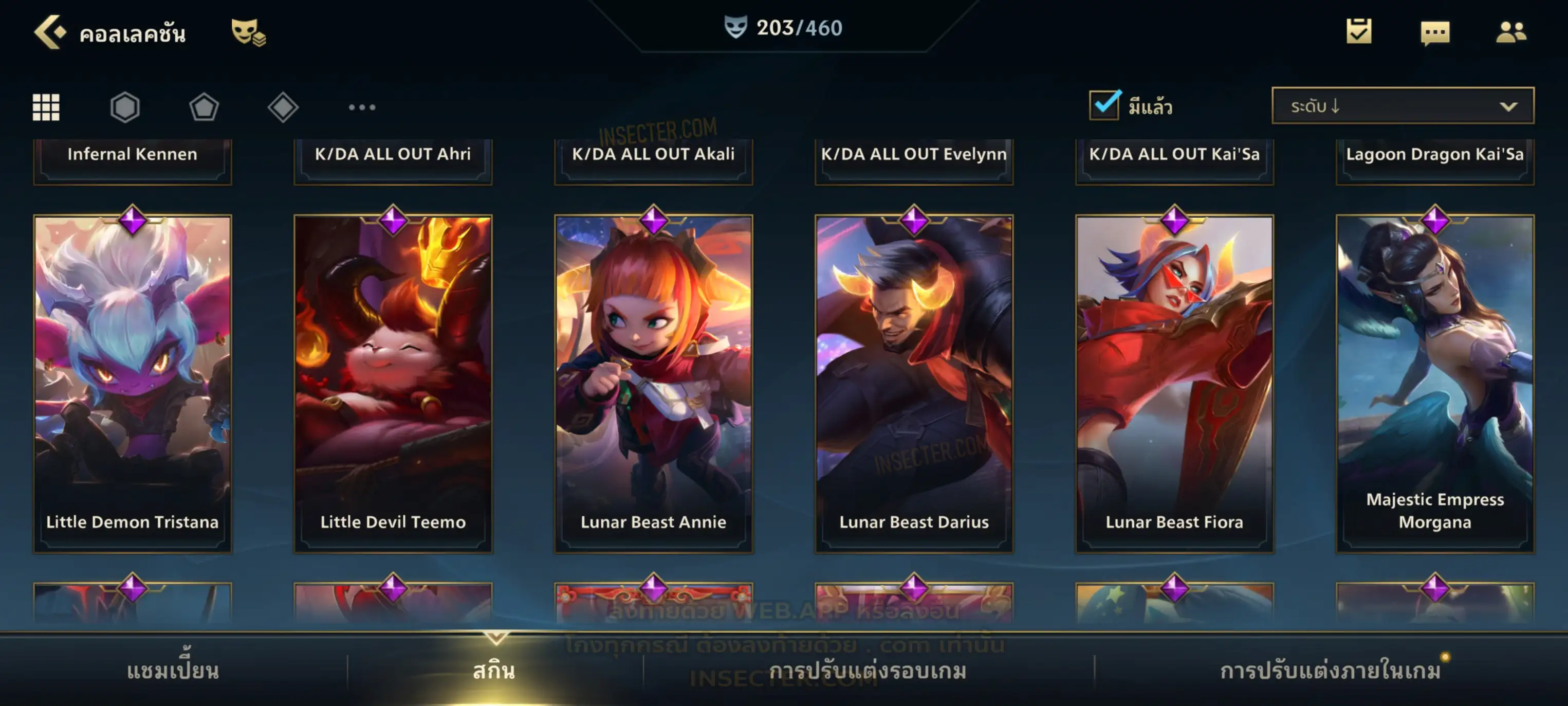This screenshot has width=1568, height=706.
Task: Select the Little Demon Tristana skin card
Action: pyautogui.click(x=133, y=384)
